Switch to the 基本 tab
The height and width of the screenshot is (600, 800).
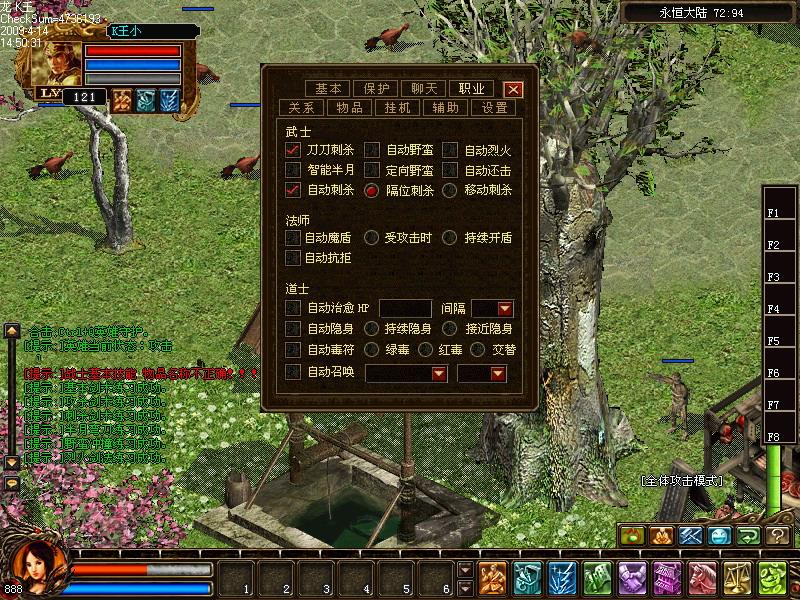[x=328, y=88]
